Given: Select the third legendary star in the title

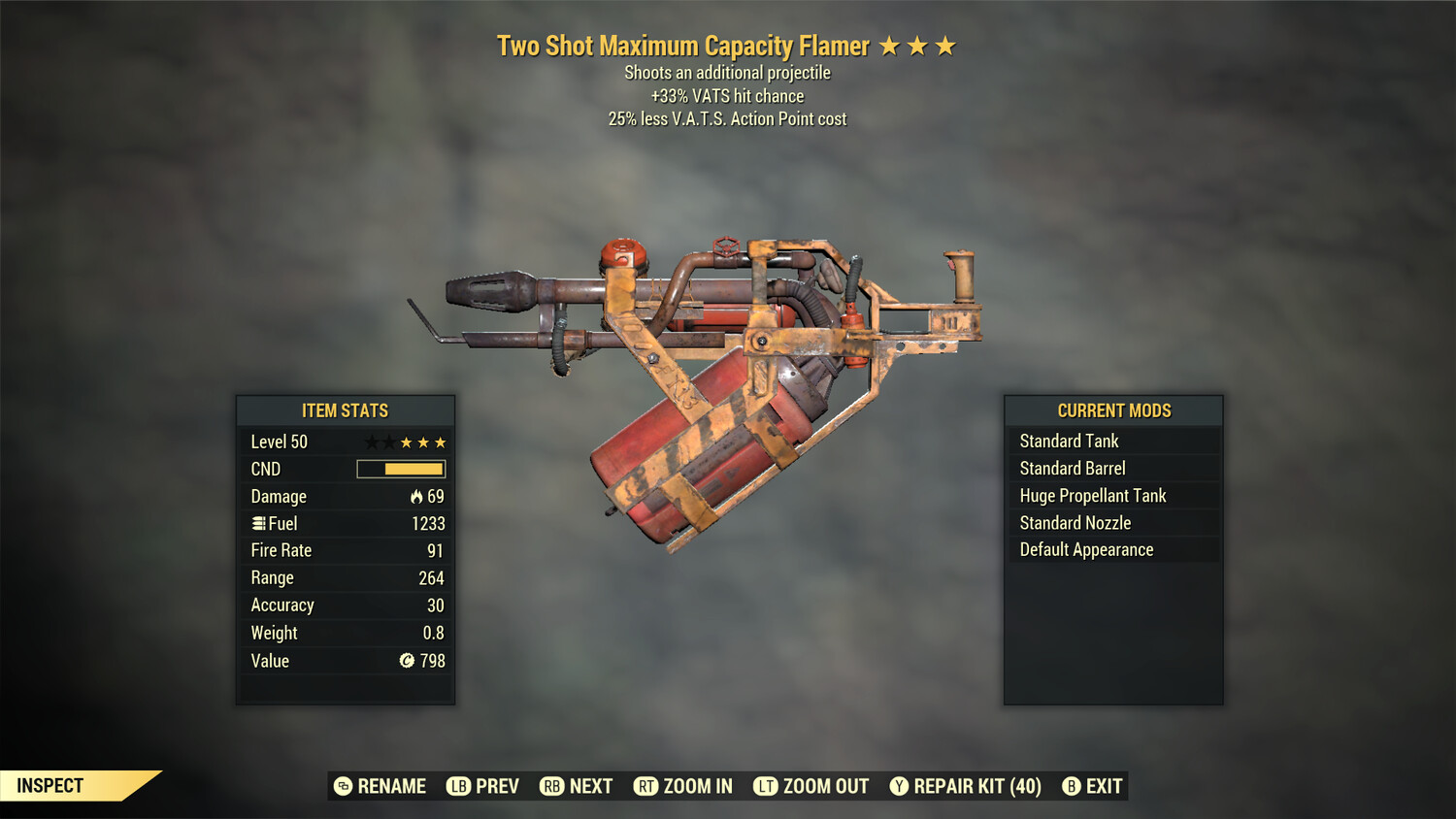Looking at the screenshot, I should [946, 45].
